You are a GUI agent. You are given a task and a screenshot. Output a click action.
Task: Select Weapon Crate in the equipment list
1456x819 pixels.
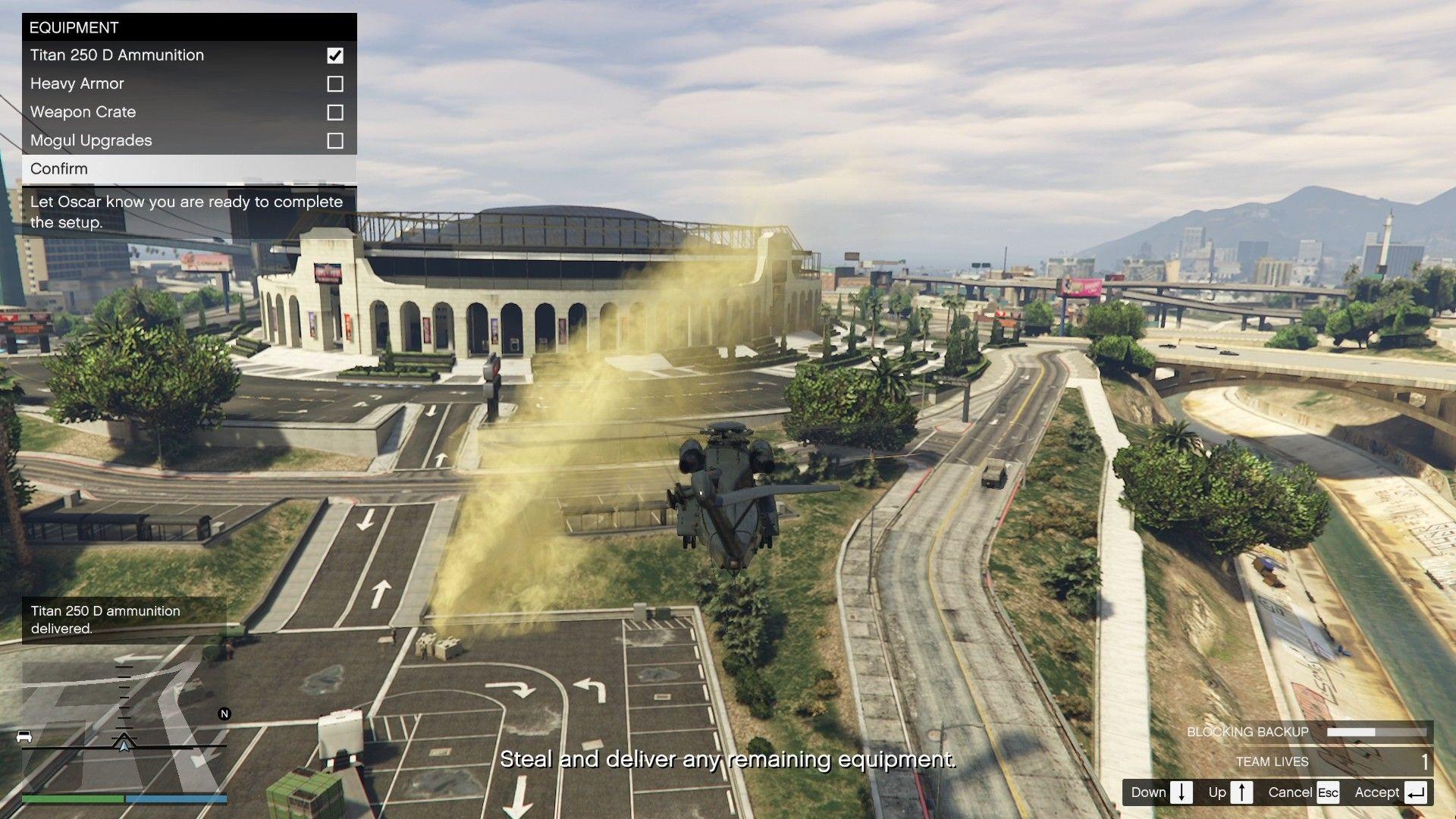pos(83,112)
